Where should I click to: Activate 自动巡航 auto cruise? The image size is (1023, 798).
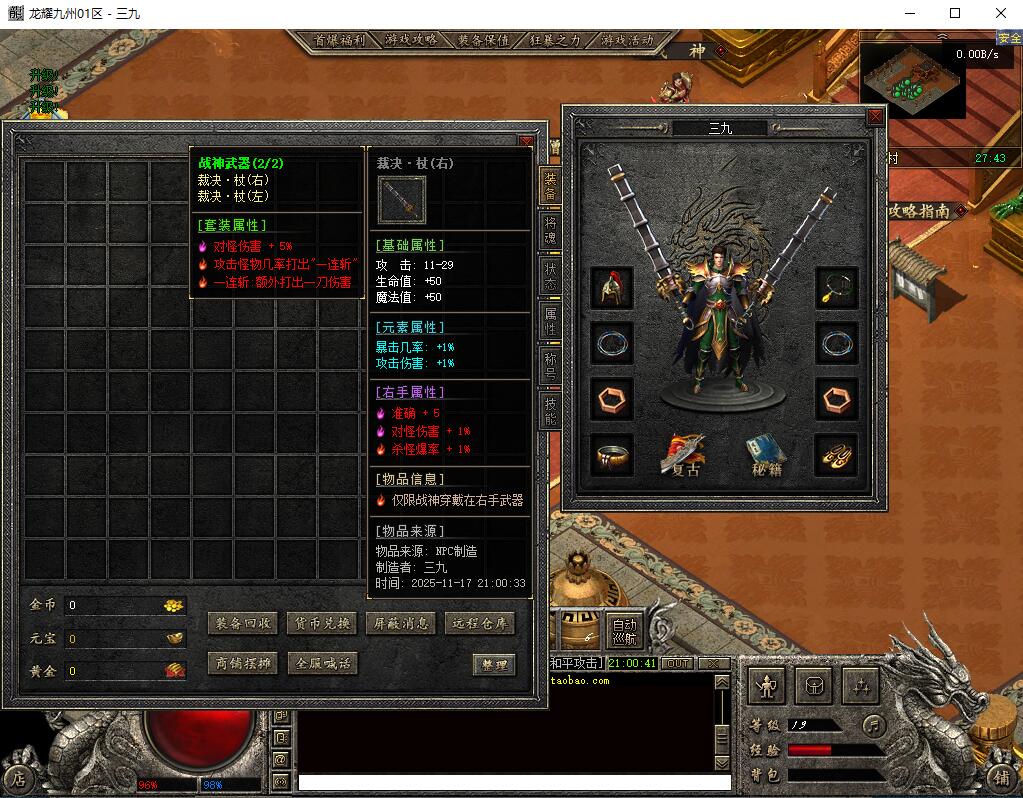pos(624,630)
